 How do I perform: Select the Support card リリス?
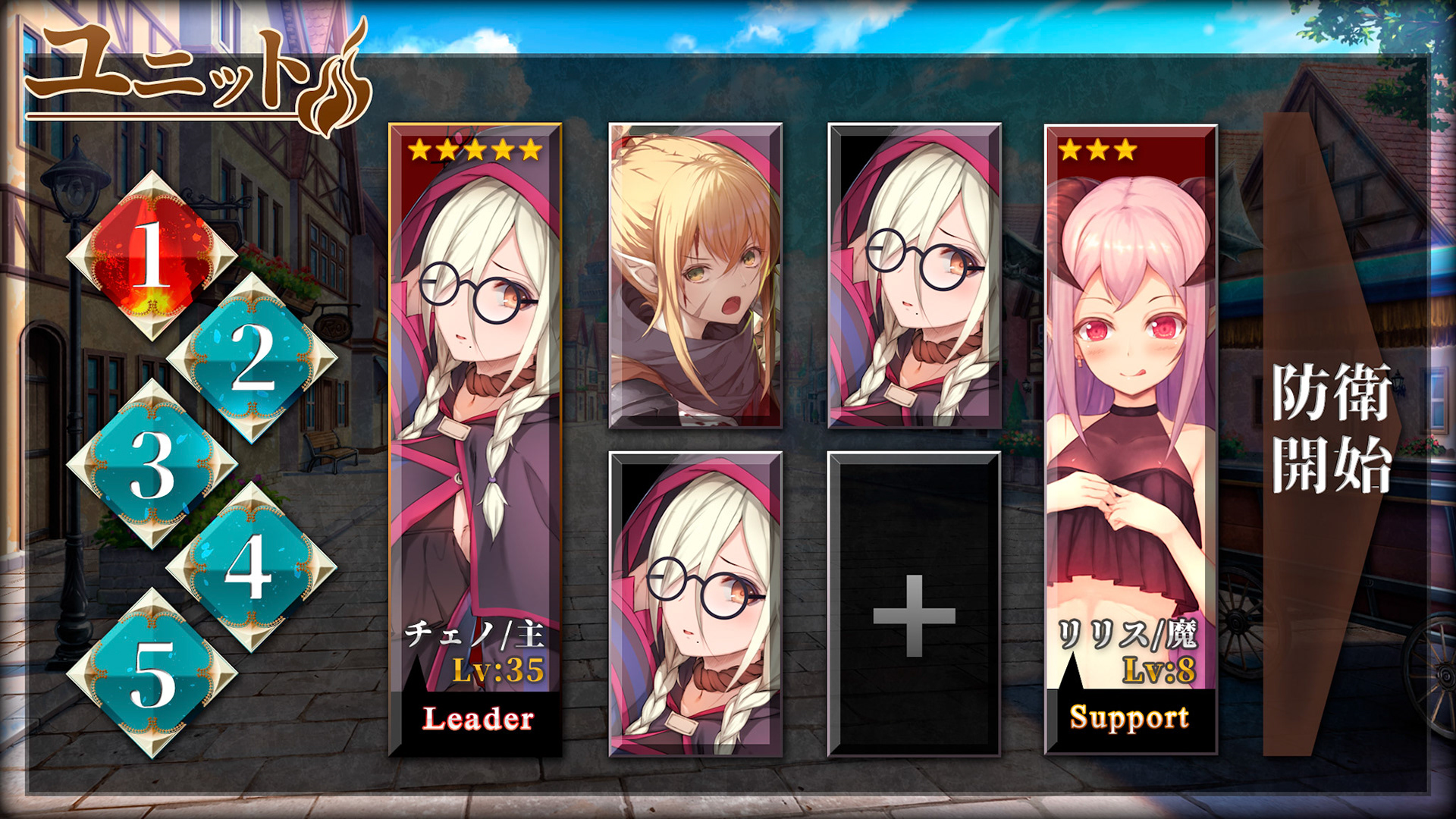point(1131,440)
